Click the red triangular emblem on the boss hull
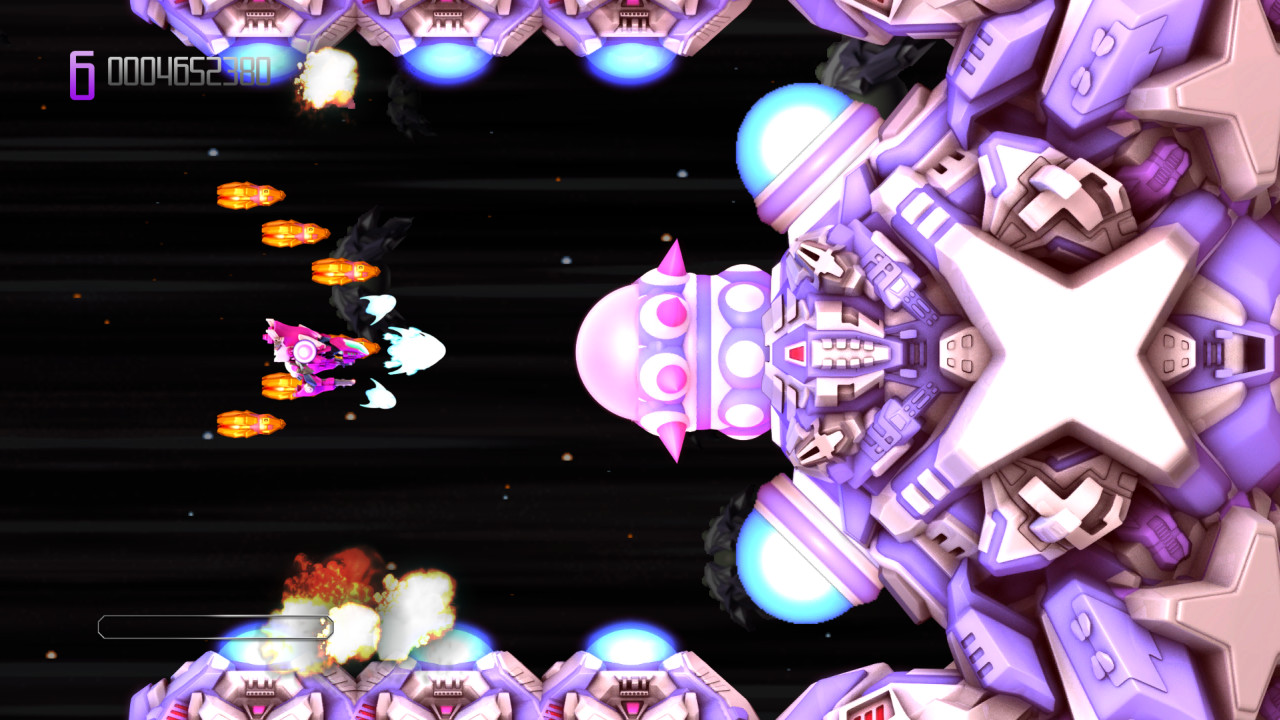This screenshot has width=1280, height=720. click(x=797, y=351)
